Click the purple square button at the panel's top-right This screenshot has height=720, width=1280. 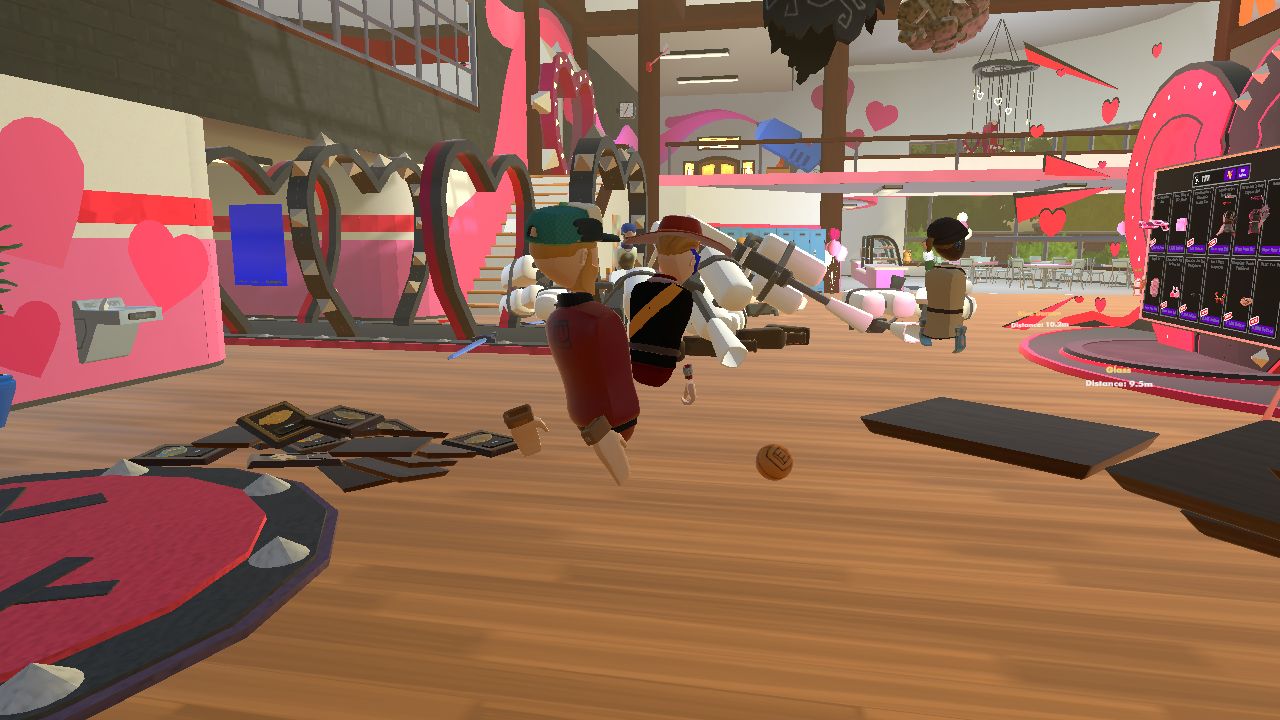pos(1243,172)
